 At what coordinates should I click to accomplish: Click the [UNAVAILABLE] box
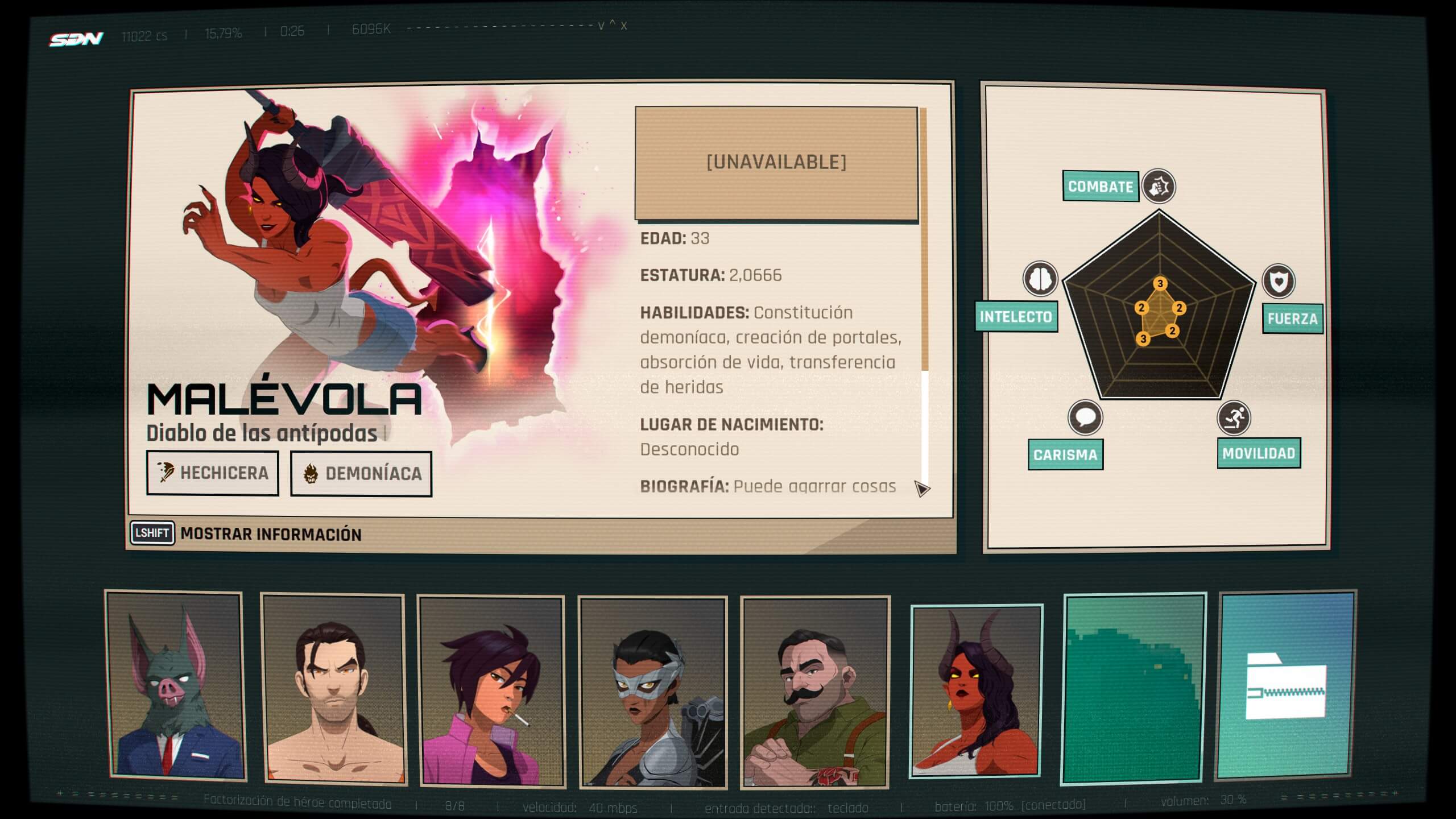coord(776,163)
